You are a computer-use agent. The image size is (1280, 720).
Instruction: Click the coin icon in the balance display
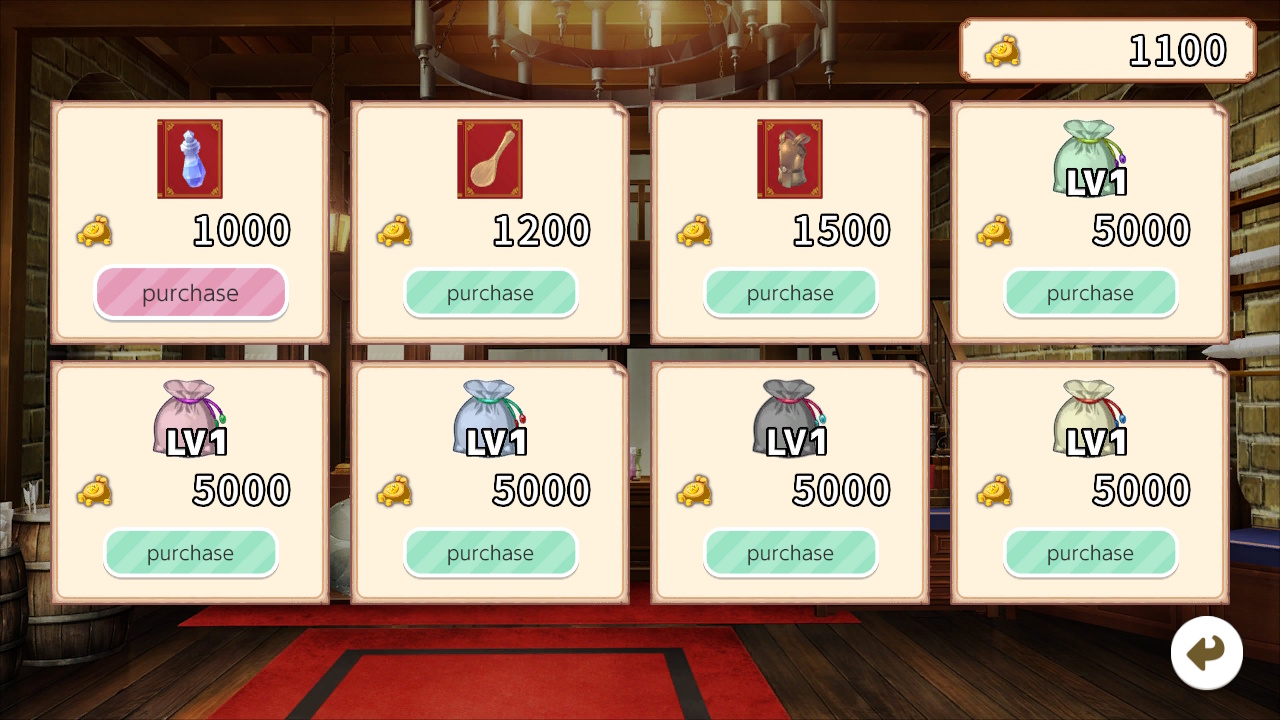coord(1003,50)
